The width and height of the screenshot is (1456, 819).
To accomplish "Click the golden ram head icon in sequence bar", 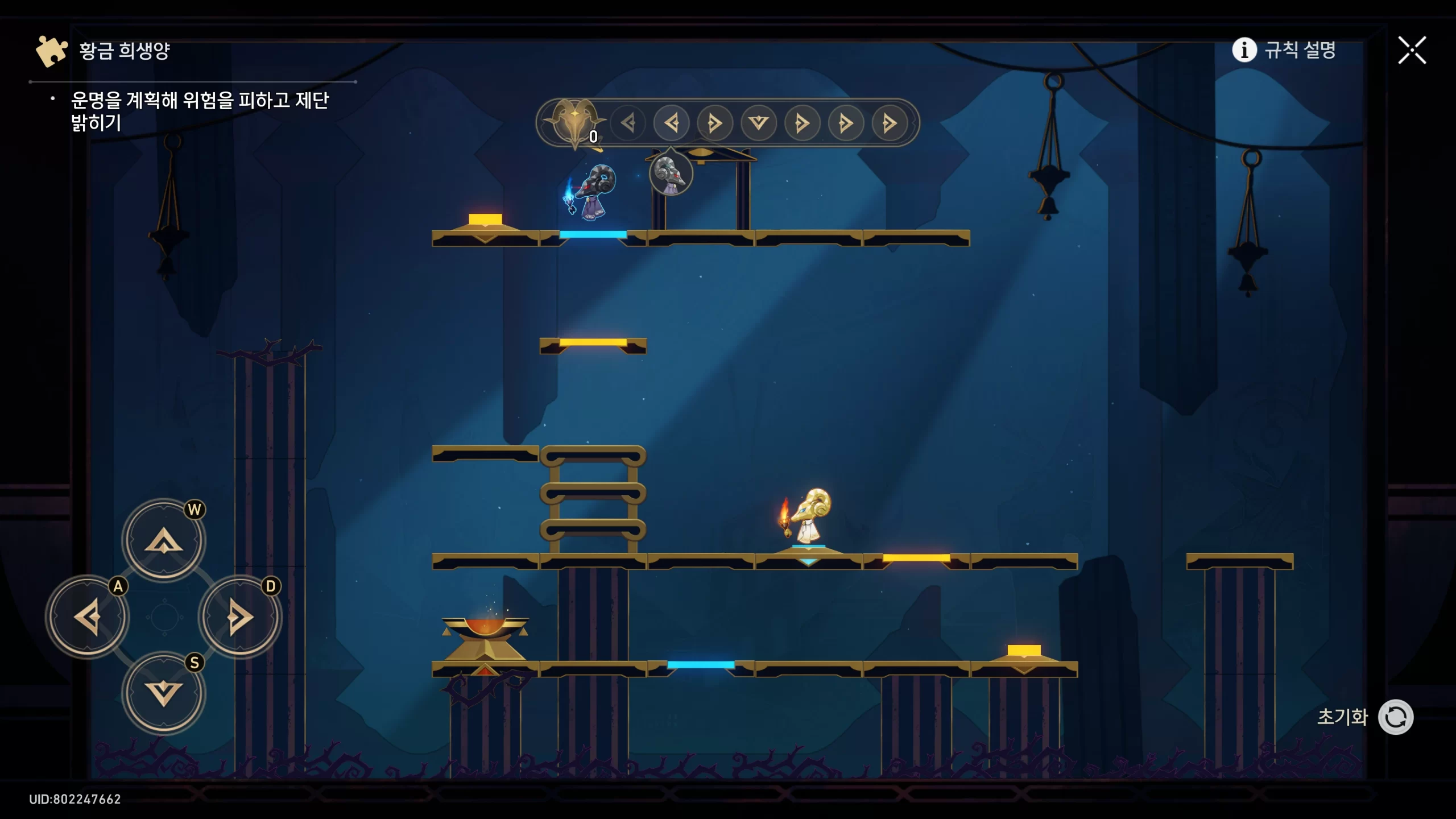I will 574,122.
